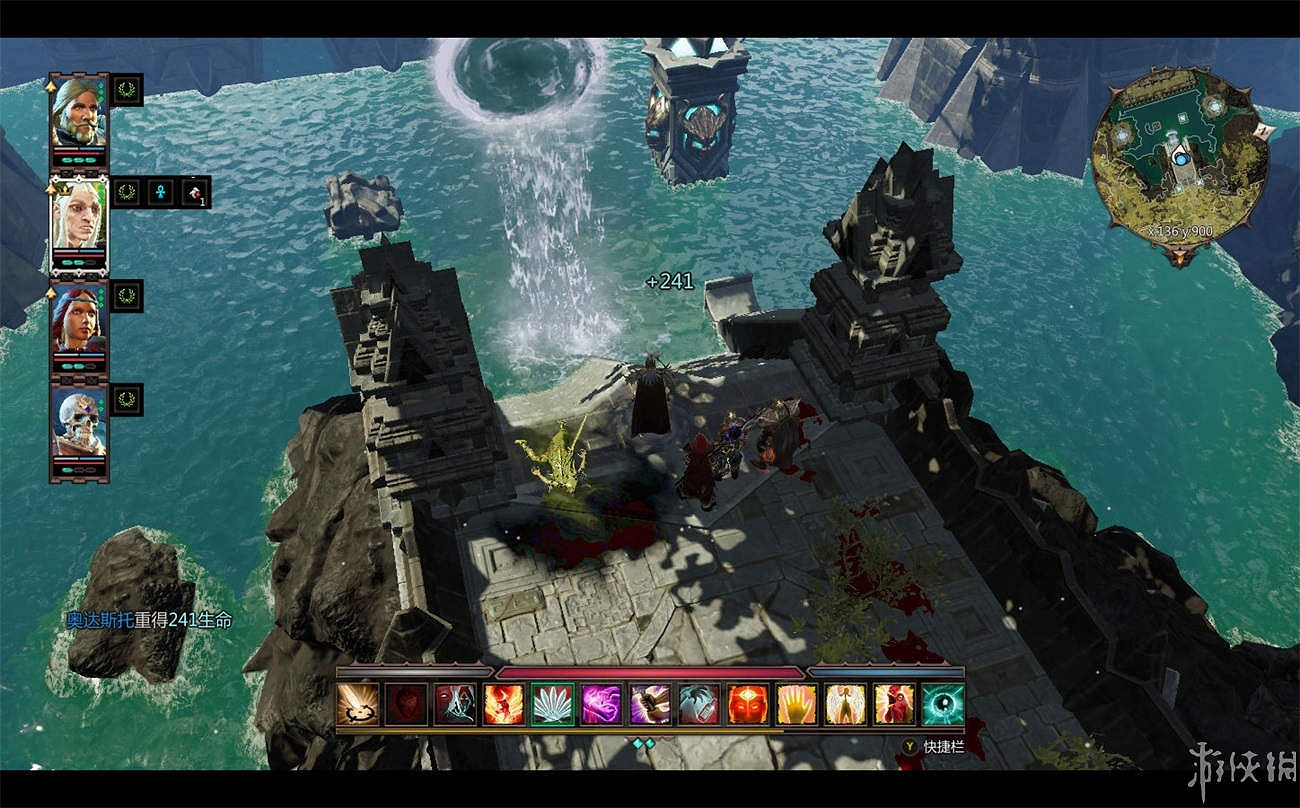Select the white-haired elf party portrait
The height and width of the screenshot is (808, 1300).
point(78,217)
